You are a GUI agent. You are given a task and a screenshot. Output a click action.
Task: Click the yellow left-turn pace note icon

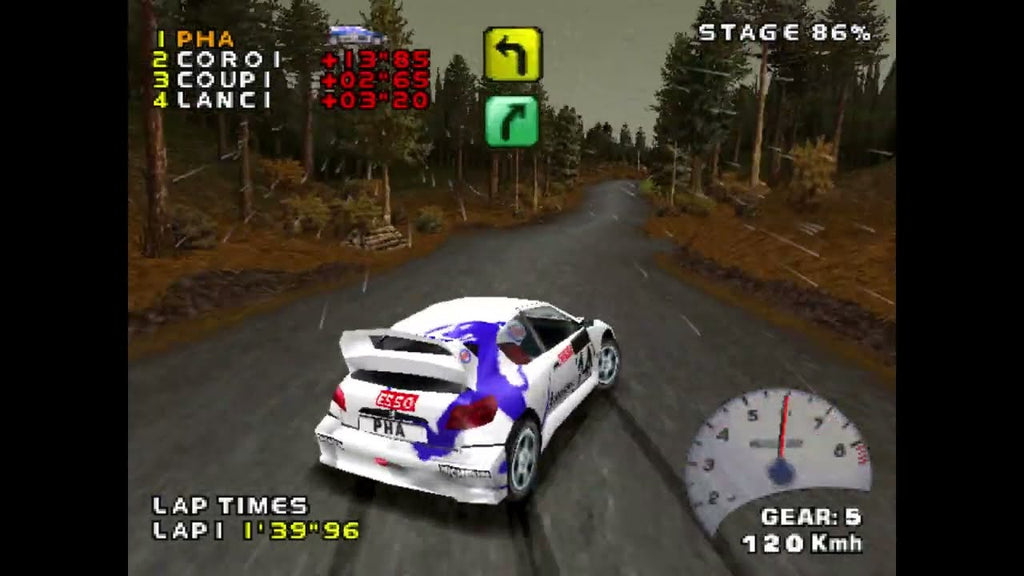(x=512, y=54)
